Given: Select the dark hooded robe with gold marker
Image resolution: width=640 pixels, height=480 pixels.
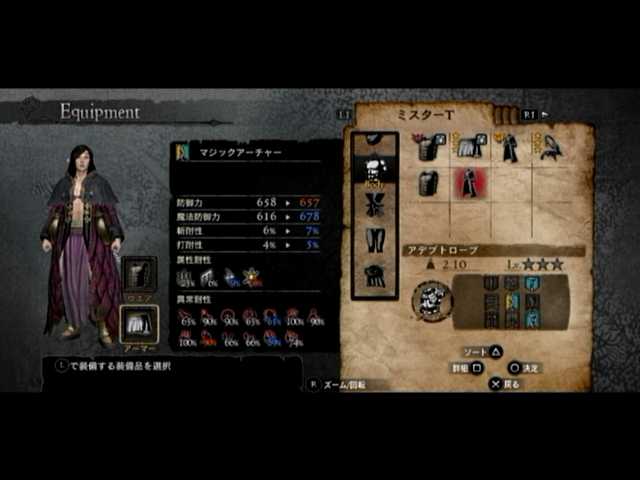Looking at the screenshot, I should point(508,148).
